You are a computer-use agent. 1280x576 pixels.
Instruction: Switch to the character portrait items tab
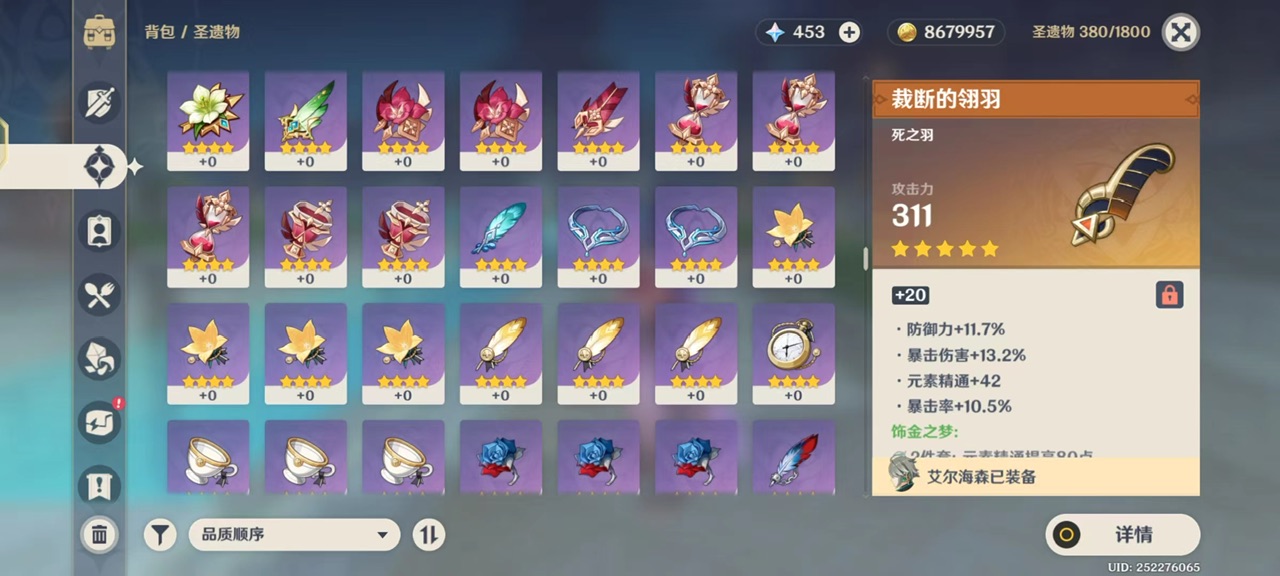(100, 231)
